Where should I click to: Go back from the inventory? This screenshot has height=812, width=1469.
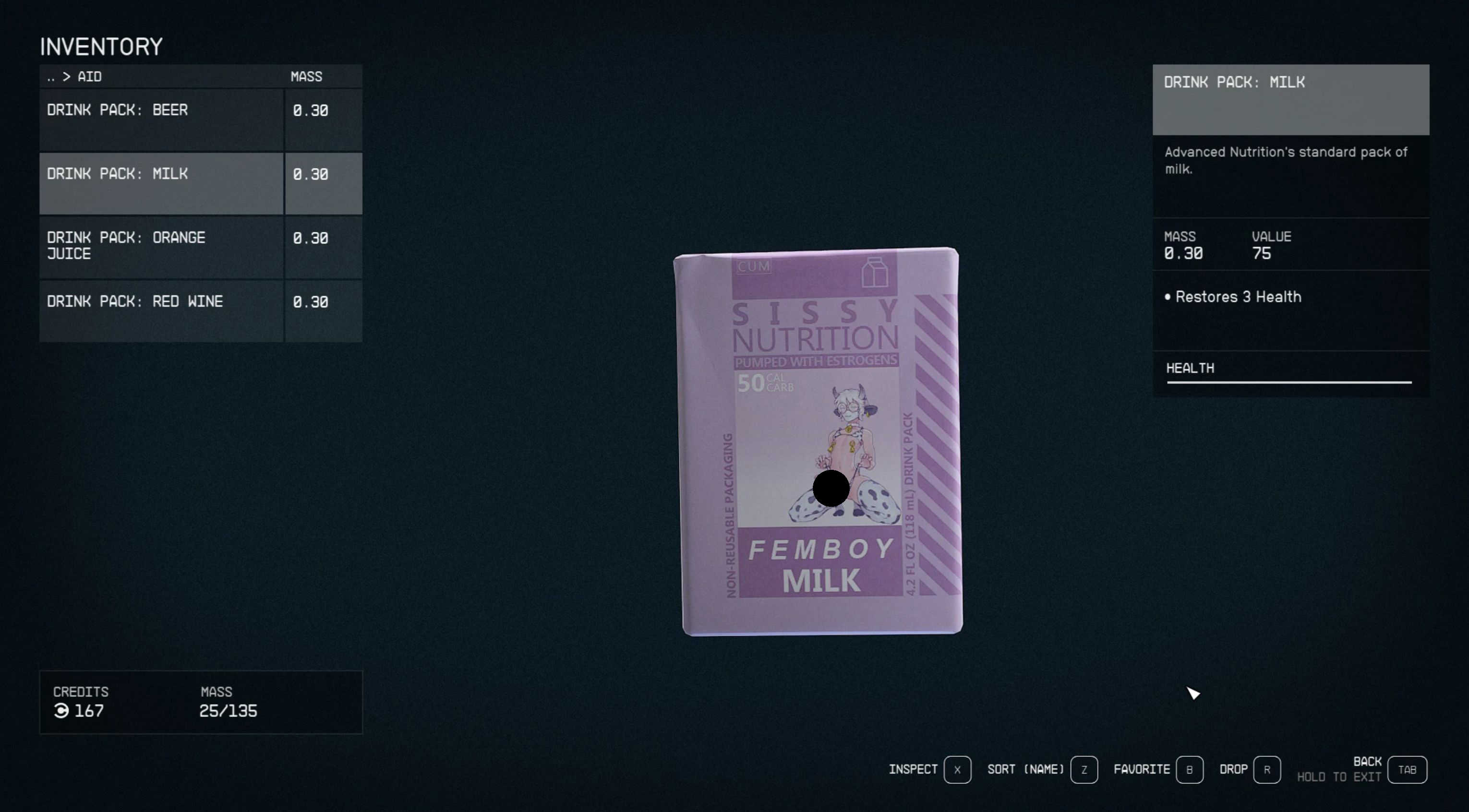tap(1407, 770)
